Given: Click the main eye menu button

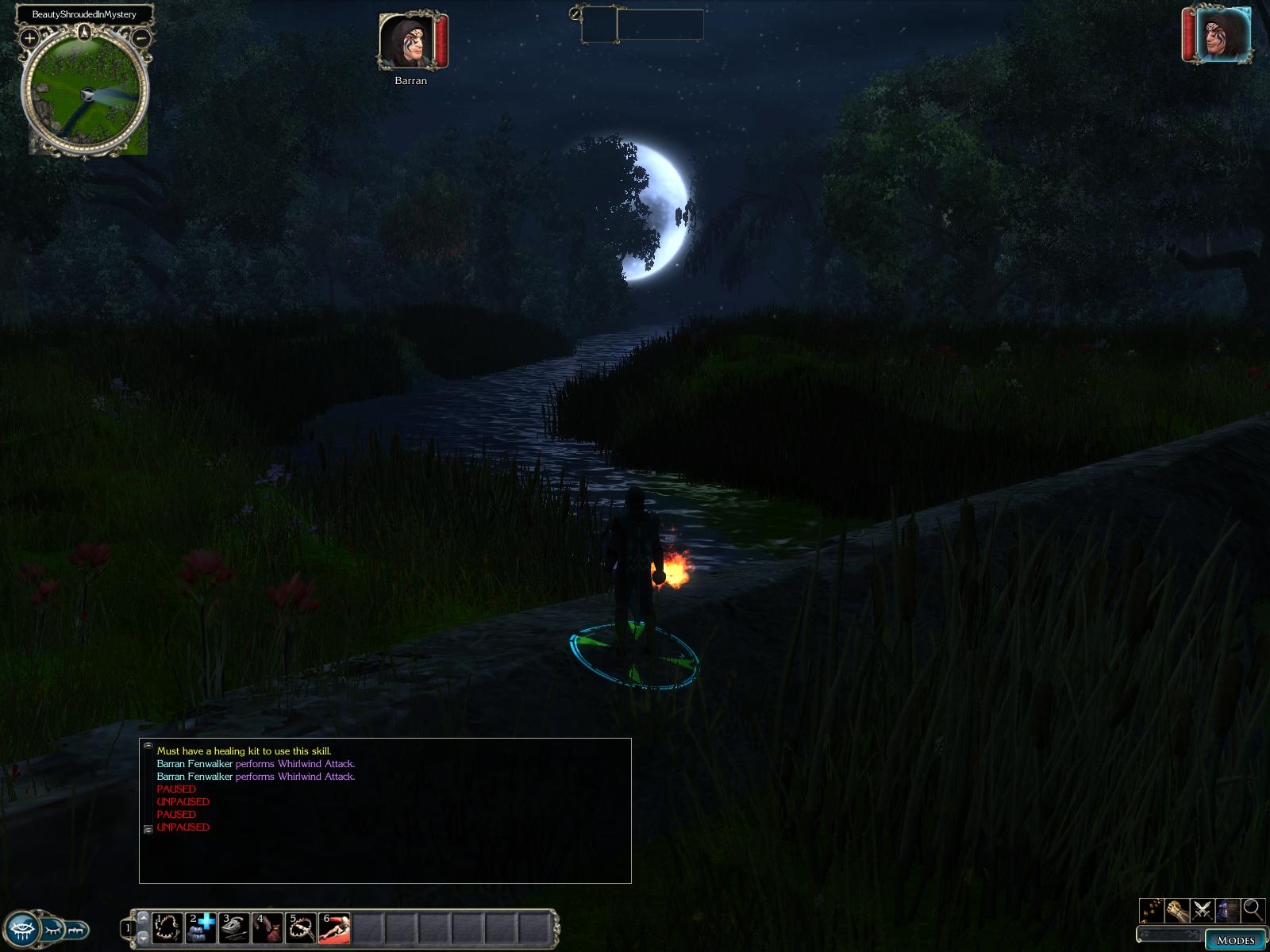Looking at the screenshot, I should [x=21, y=927].
